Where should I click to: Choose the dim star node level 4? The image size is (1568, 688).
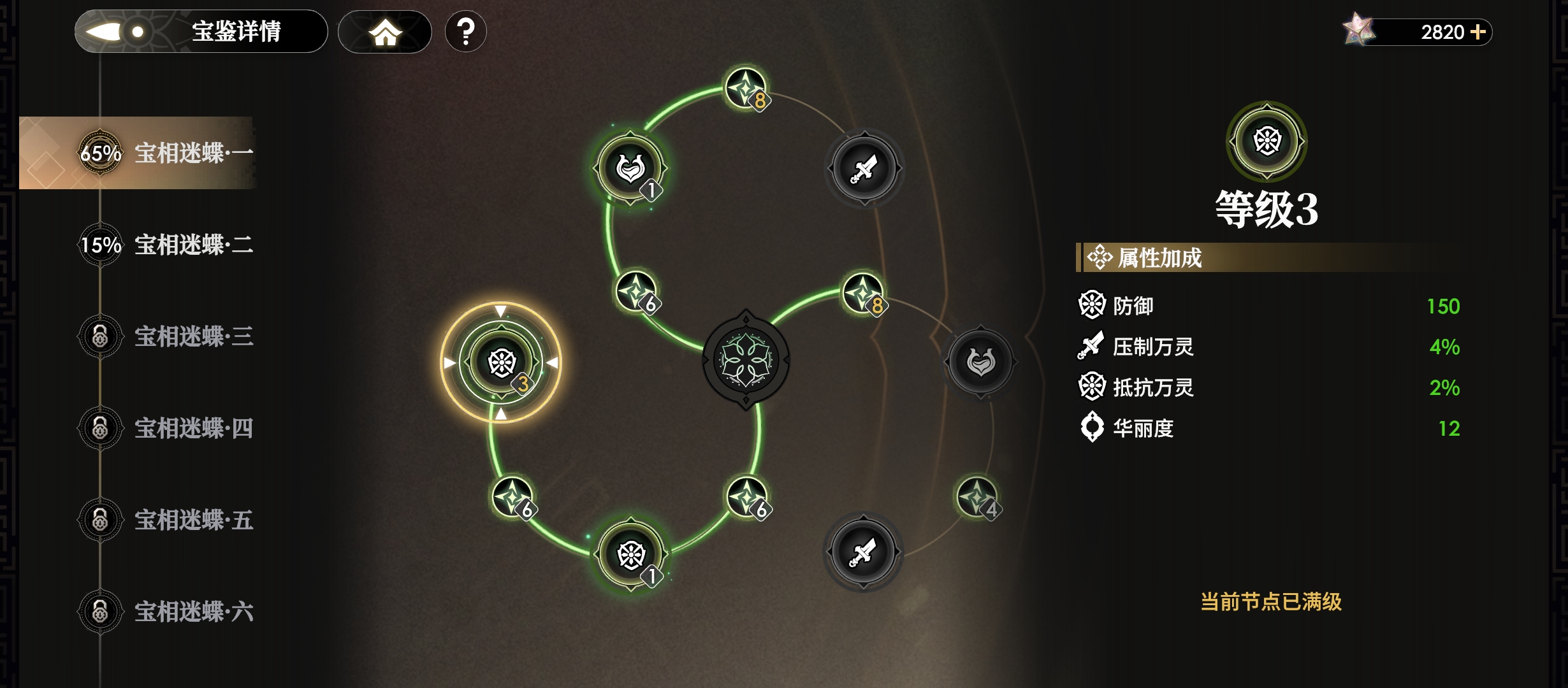pyautogui.click(x=976, y=497)
